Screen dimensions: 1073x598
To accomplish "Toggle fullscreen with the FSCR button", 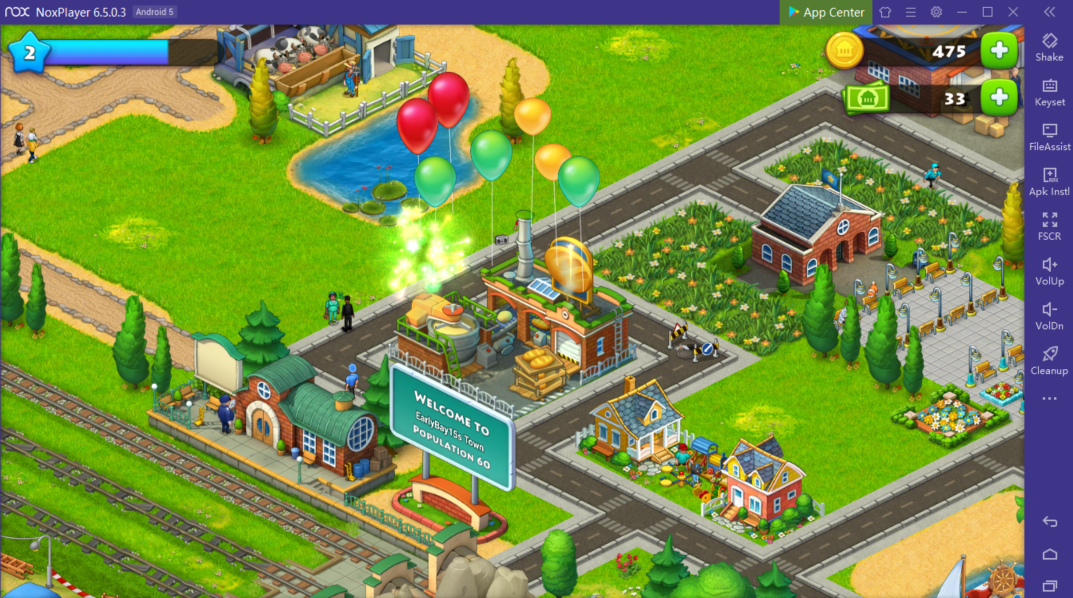I will coord(1049,224).
